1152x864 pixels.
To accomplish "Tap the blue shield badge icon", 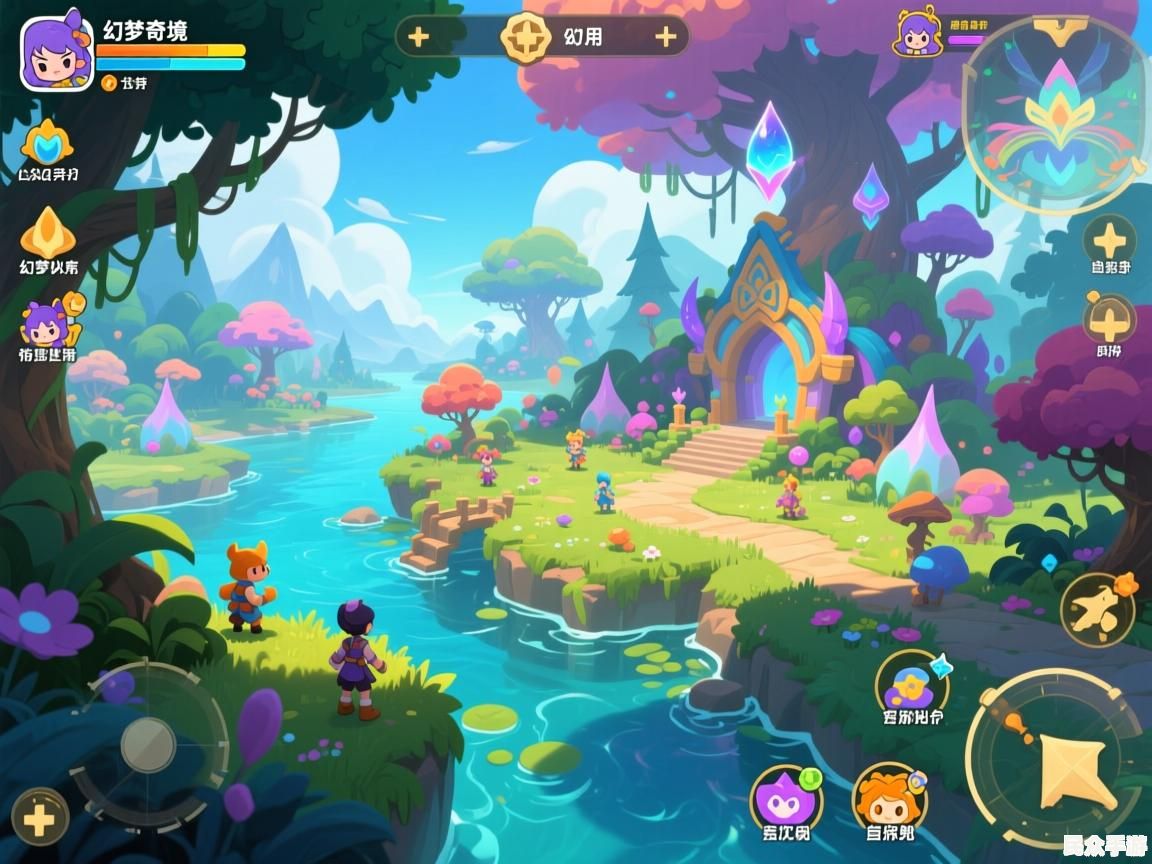I will pyautogui.click(x=47, y=145).
